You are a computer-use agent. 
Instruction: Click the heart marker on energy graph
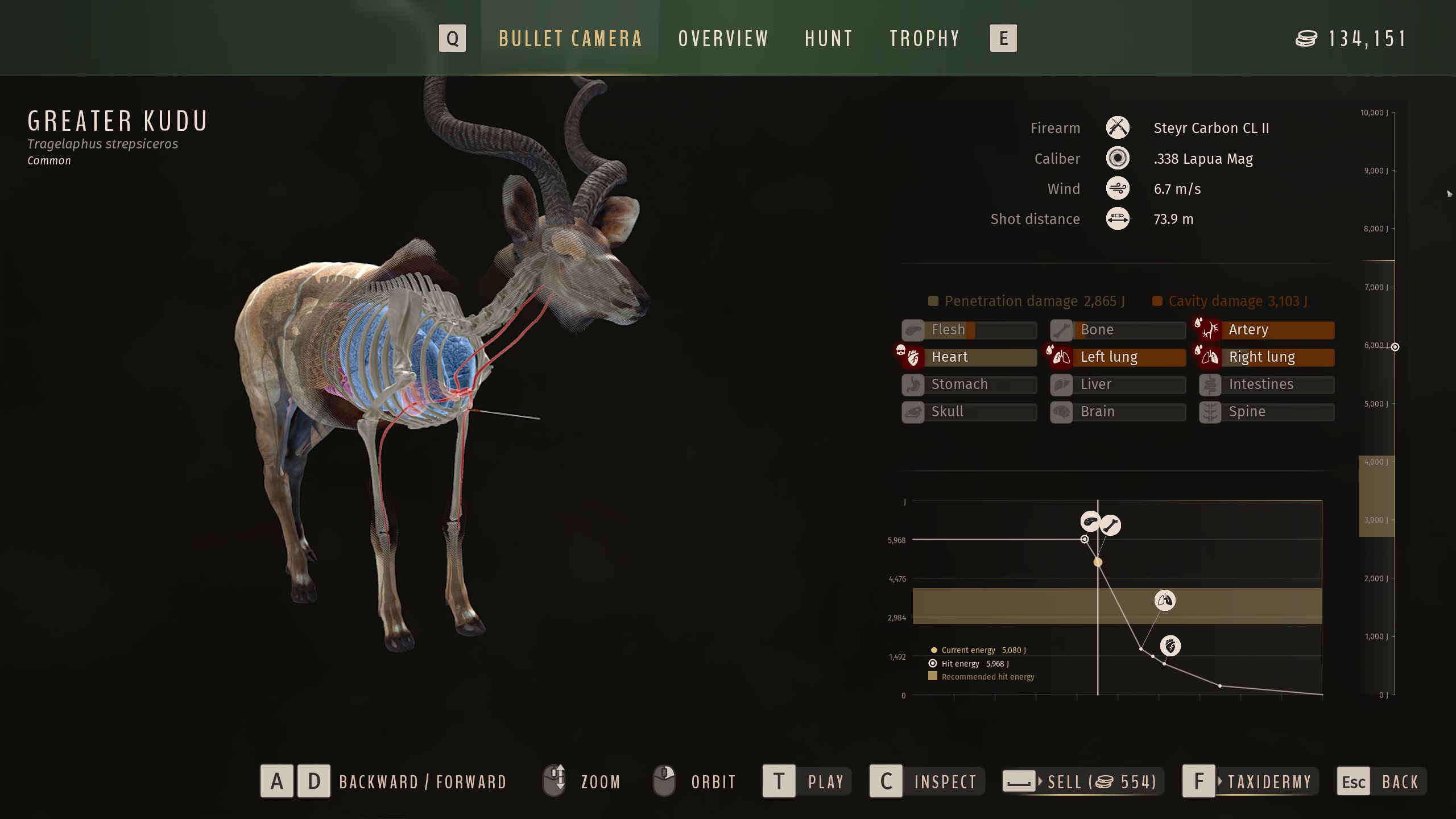pos(1170,646)
